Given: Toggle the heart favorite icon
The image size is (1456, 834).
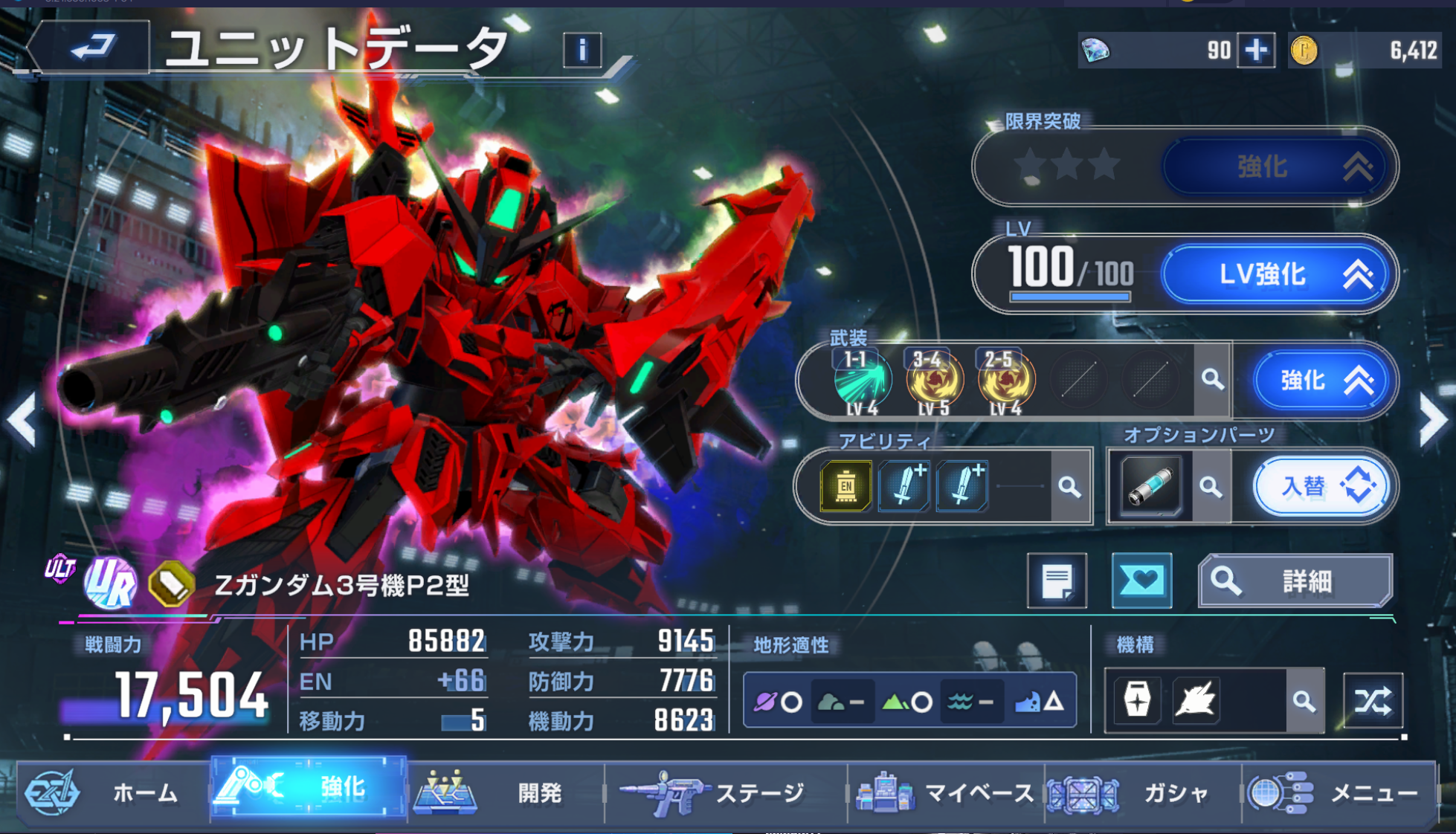Looking at the screenshot, I should coord(1141,581).
